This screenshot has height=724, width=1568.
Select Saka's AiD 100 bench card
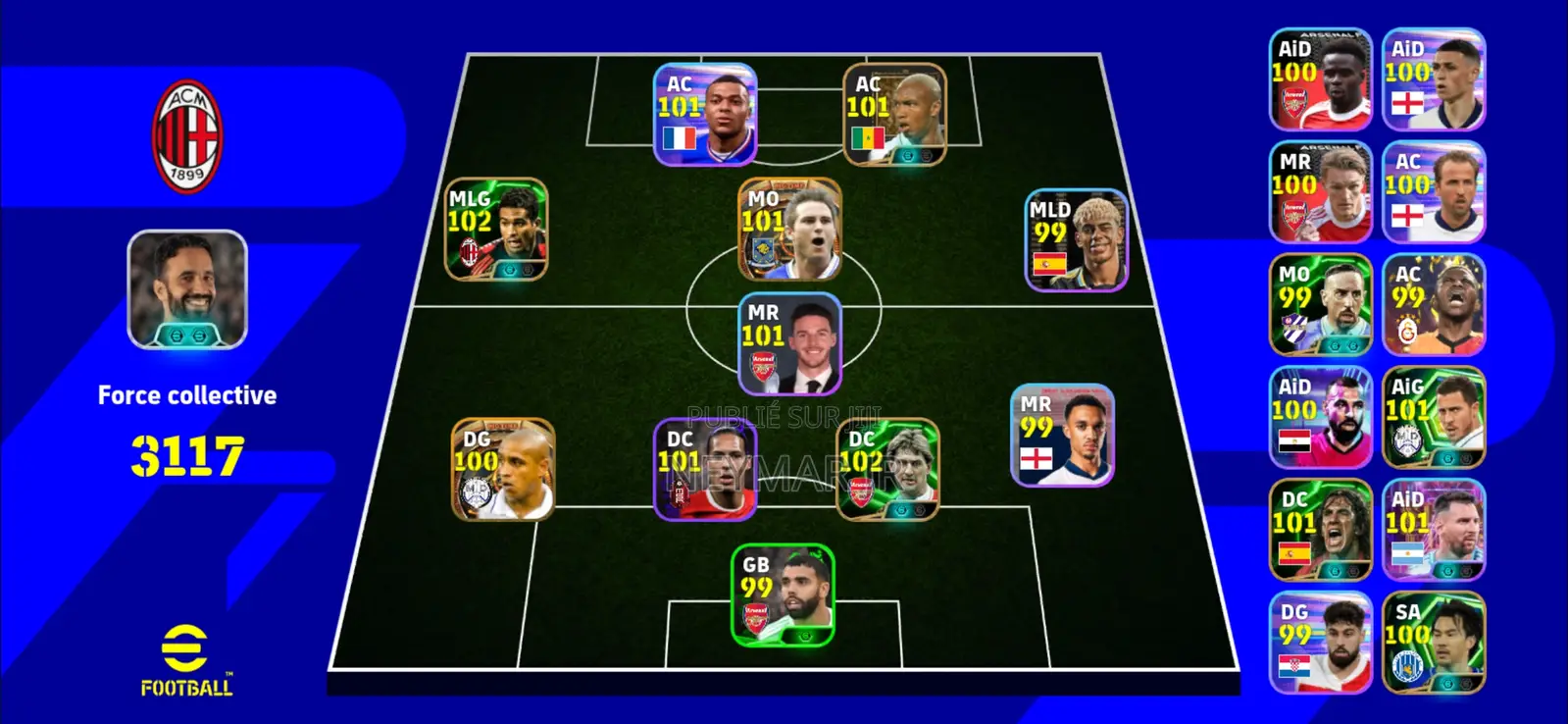tap(1320, 78)
